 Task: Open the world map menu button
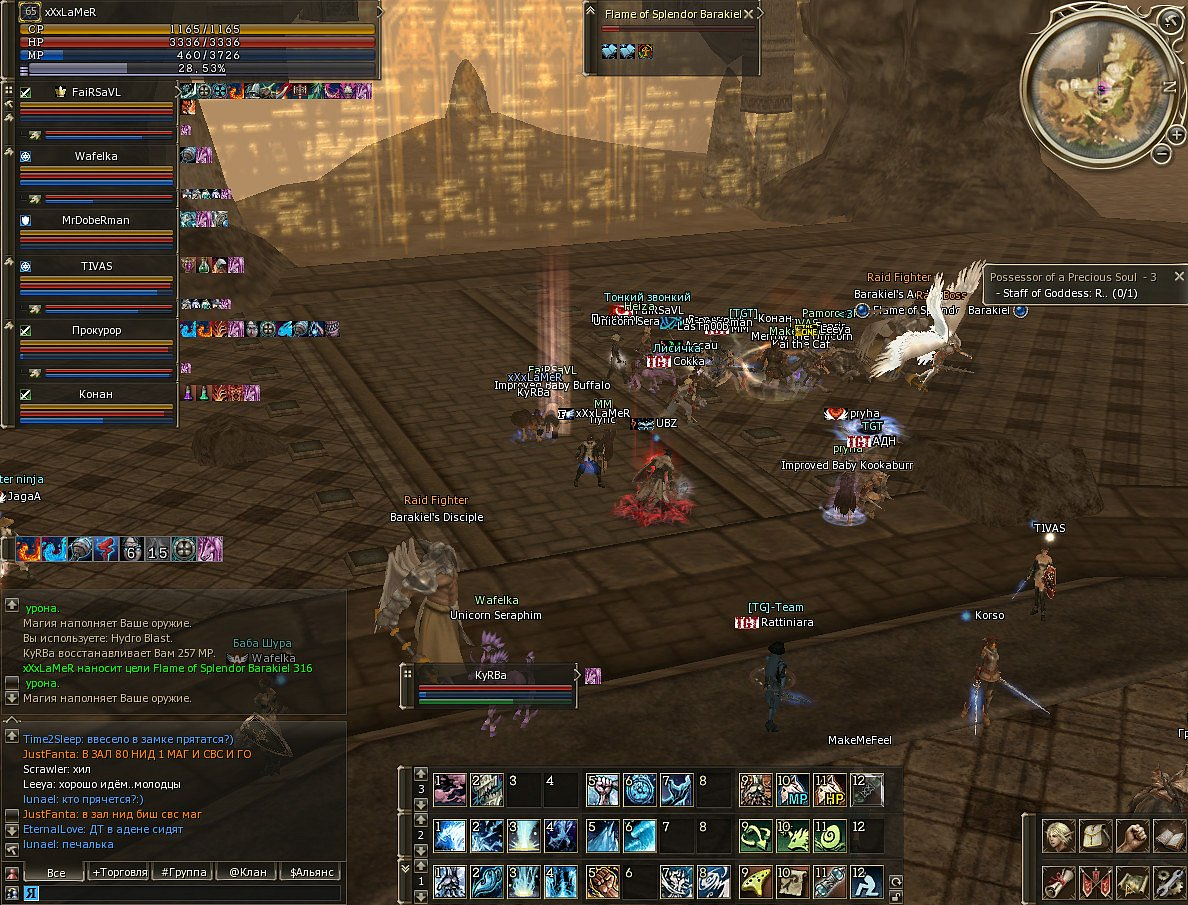[1132, 882]
